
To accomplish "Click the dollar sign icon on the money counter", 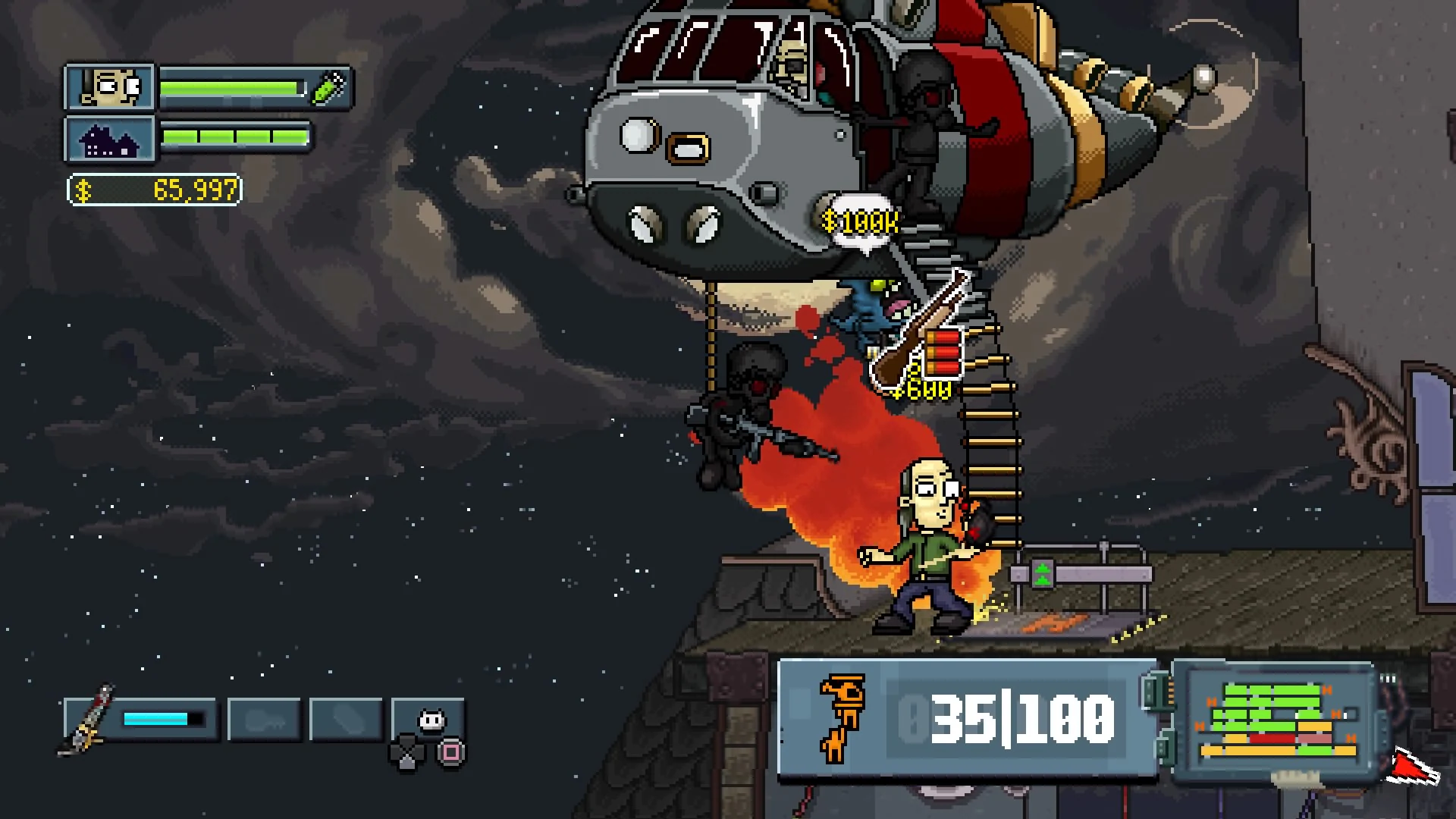I will point(83,191).
